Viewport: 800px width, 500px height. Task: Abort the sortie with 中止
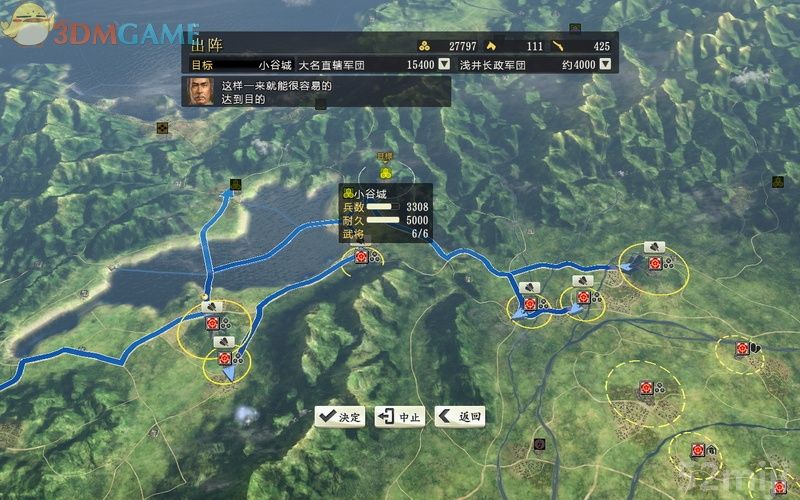click(x=400, y=417)
